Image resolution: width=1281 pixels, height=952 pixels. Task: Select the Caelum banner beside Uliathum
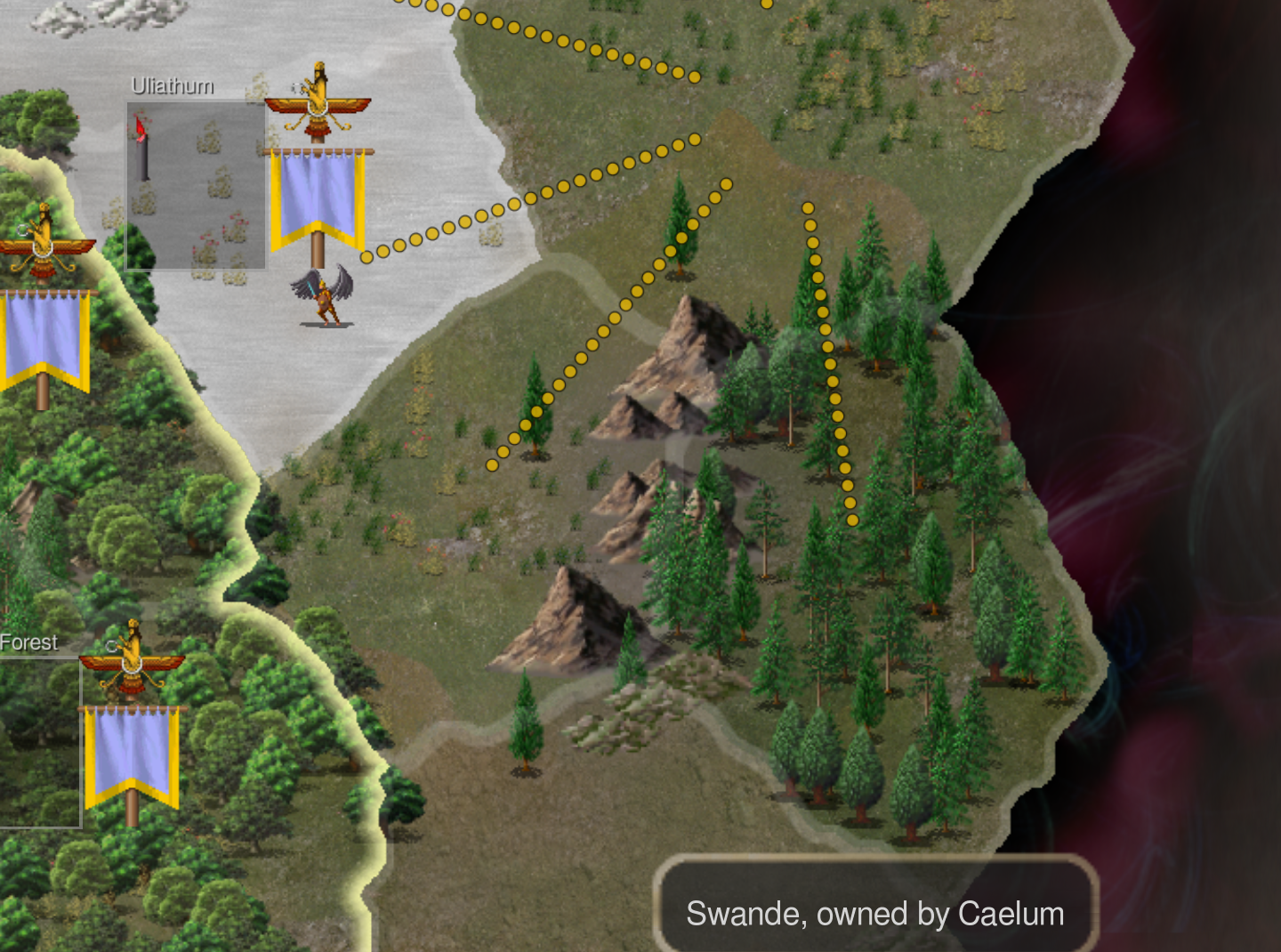[x=318, y=196]
